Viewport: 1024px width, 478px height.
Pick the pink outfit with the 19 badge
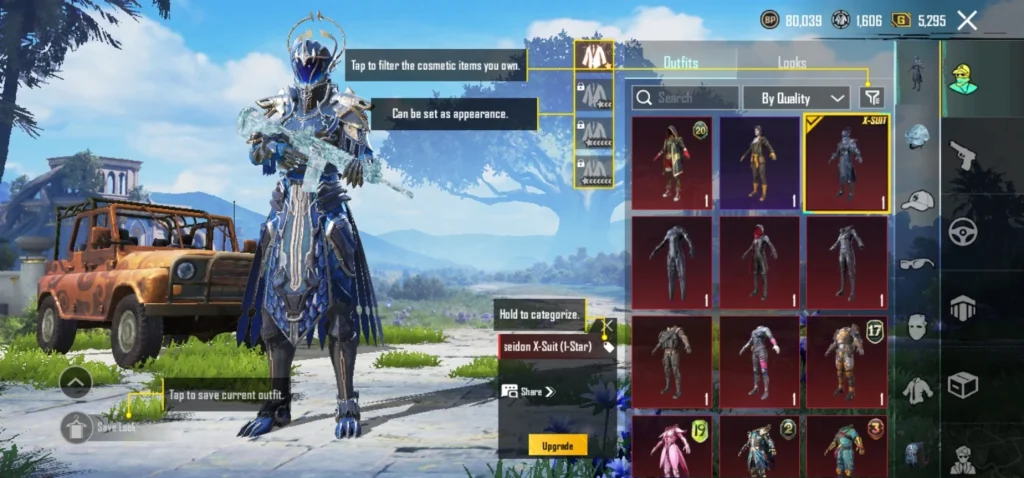tap(672, 446)
